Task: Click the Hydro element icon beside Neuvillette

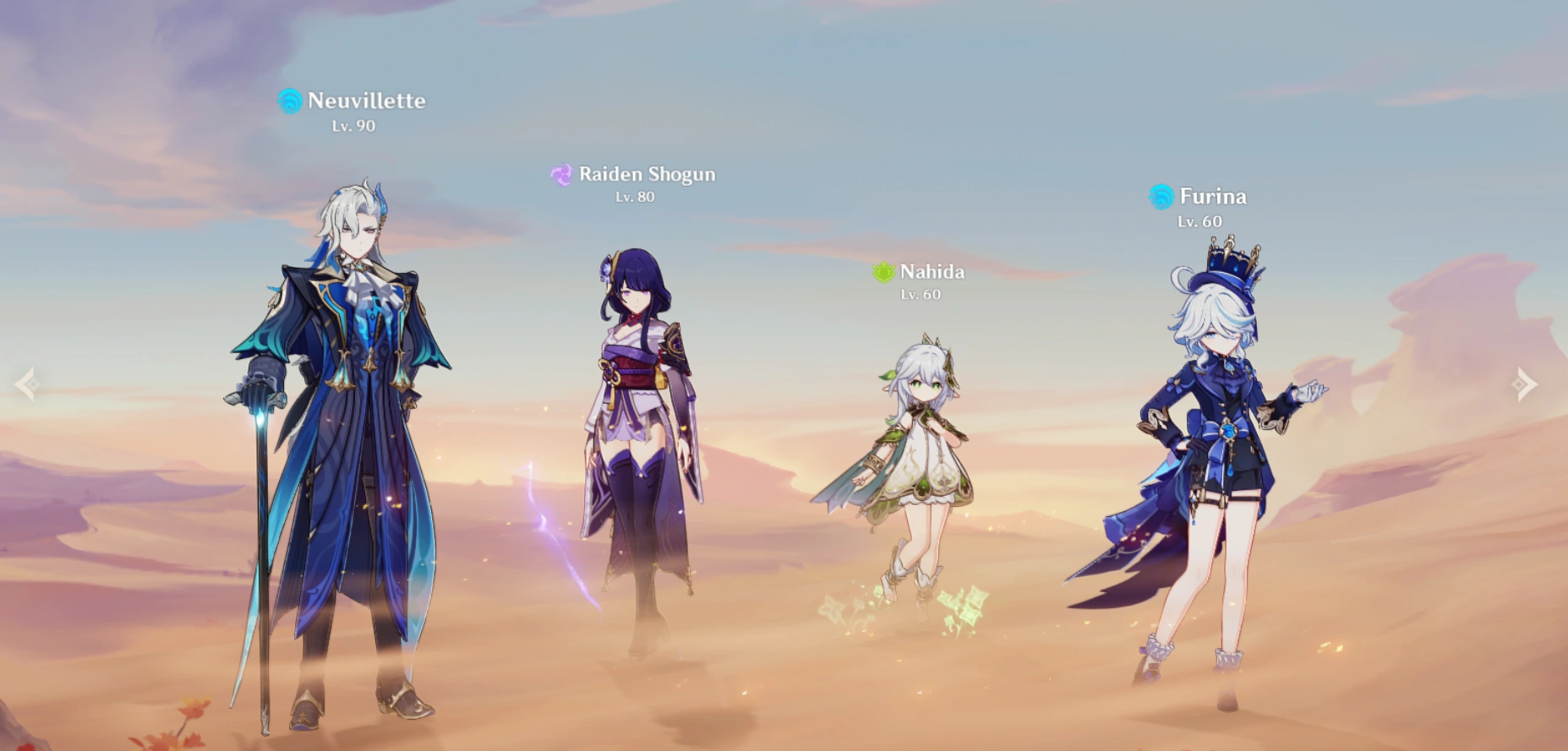Action: click(x=290, y=101)
